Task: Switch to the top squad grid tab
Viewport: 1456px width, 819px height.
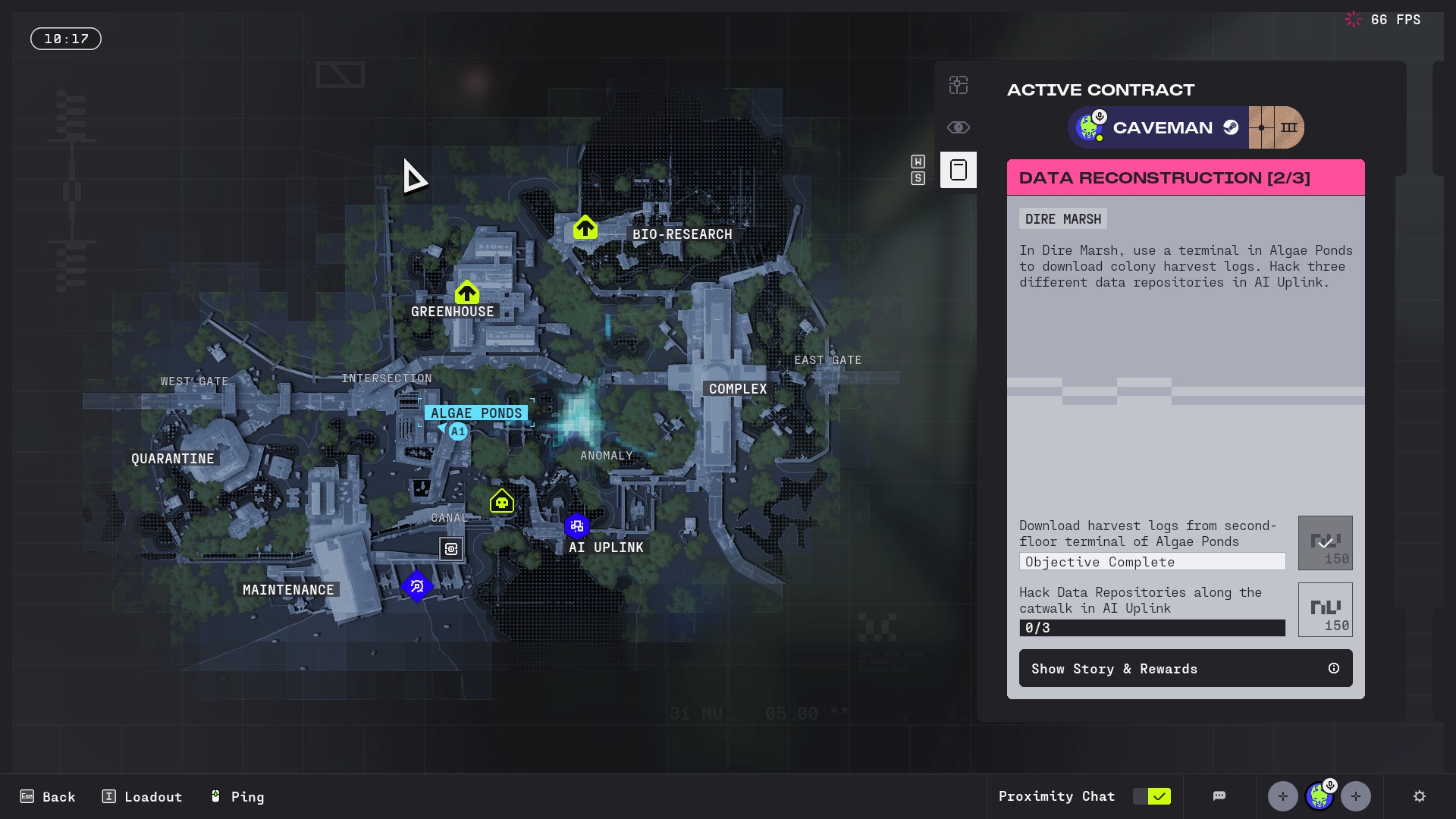Action: 959,85
